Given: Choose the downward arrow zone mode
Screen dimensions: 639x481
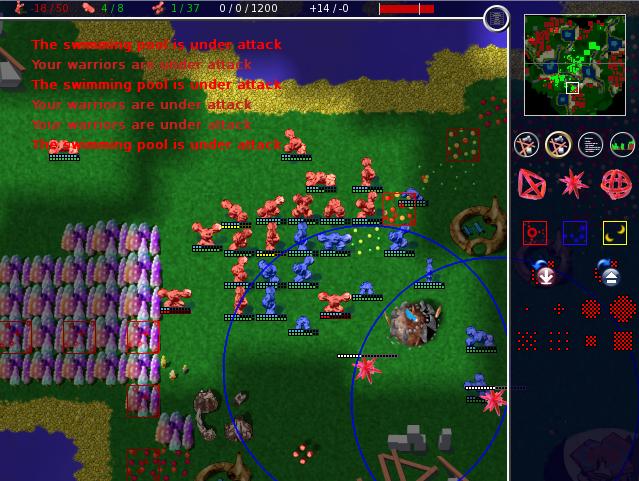Looking at the screenshot, I should 544,272.
